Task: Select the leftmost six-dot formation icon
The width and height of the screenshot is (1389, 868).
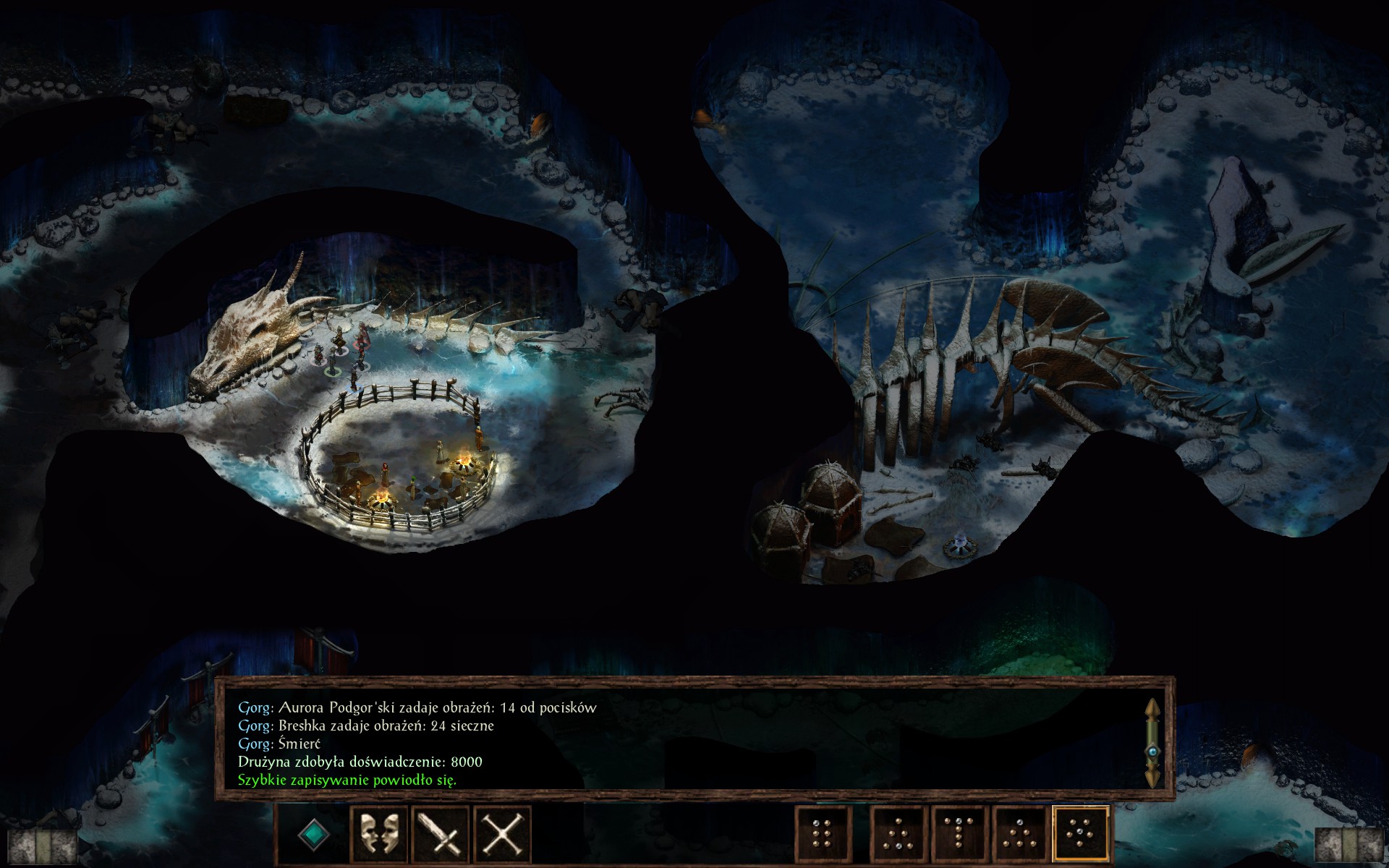Action: click(x=823, y=833)
